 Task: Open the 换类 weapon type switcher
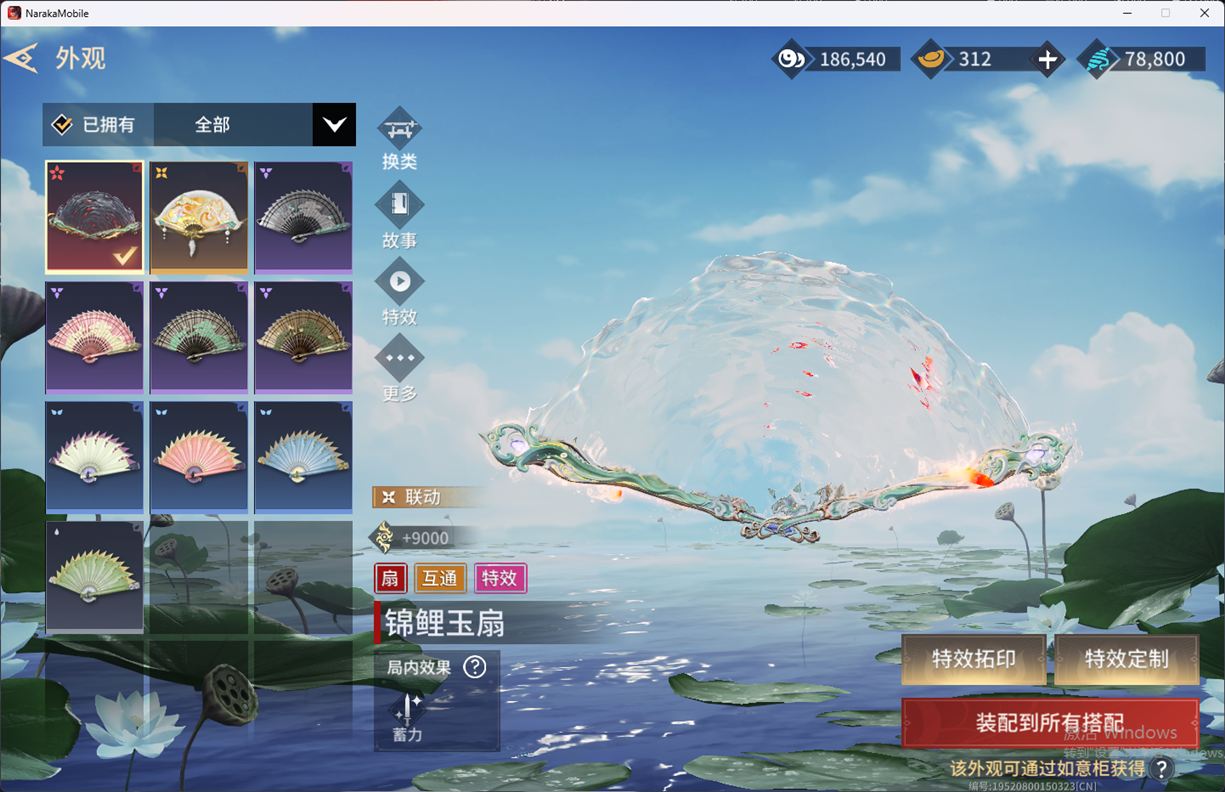pyautogui.click(x=399, y=130)
